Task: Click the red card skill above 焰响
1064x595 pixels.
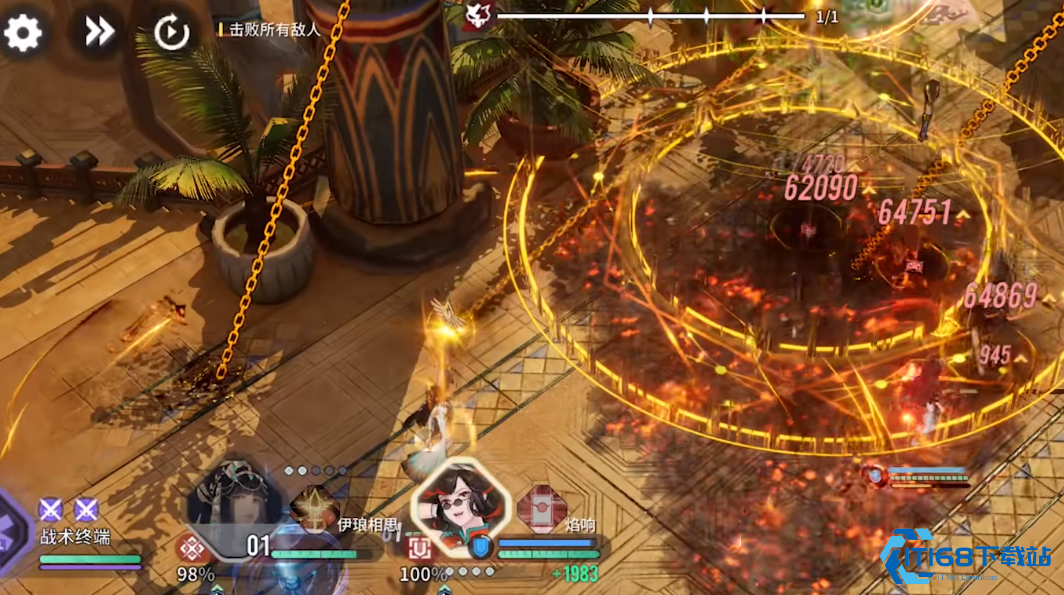Action: [x=541, y=505]
